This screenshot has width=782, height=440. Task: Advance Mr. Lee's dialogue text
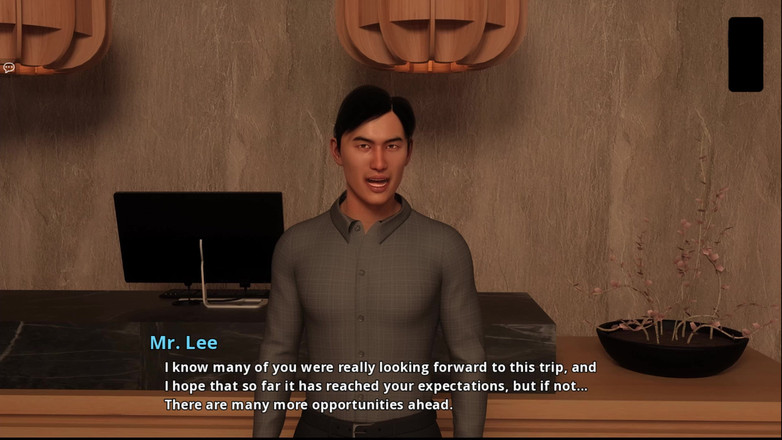tap(380, 386)
